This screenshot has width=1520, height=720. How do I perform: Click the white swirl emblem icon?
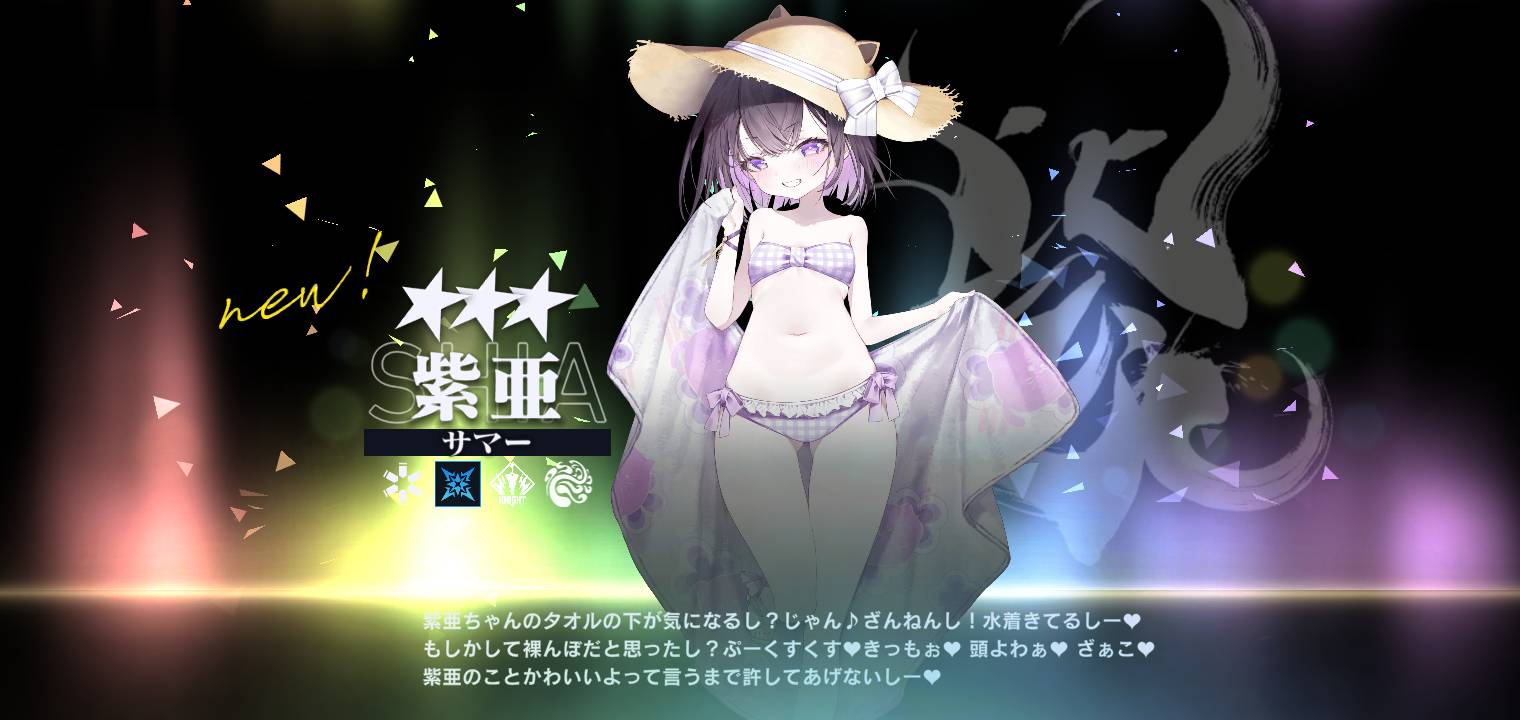[x=568, y=484]
